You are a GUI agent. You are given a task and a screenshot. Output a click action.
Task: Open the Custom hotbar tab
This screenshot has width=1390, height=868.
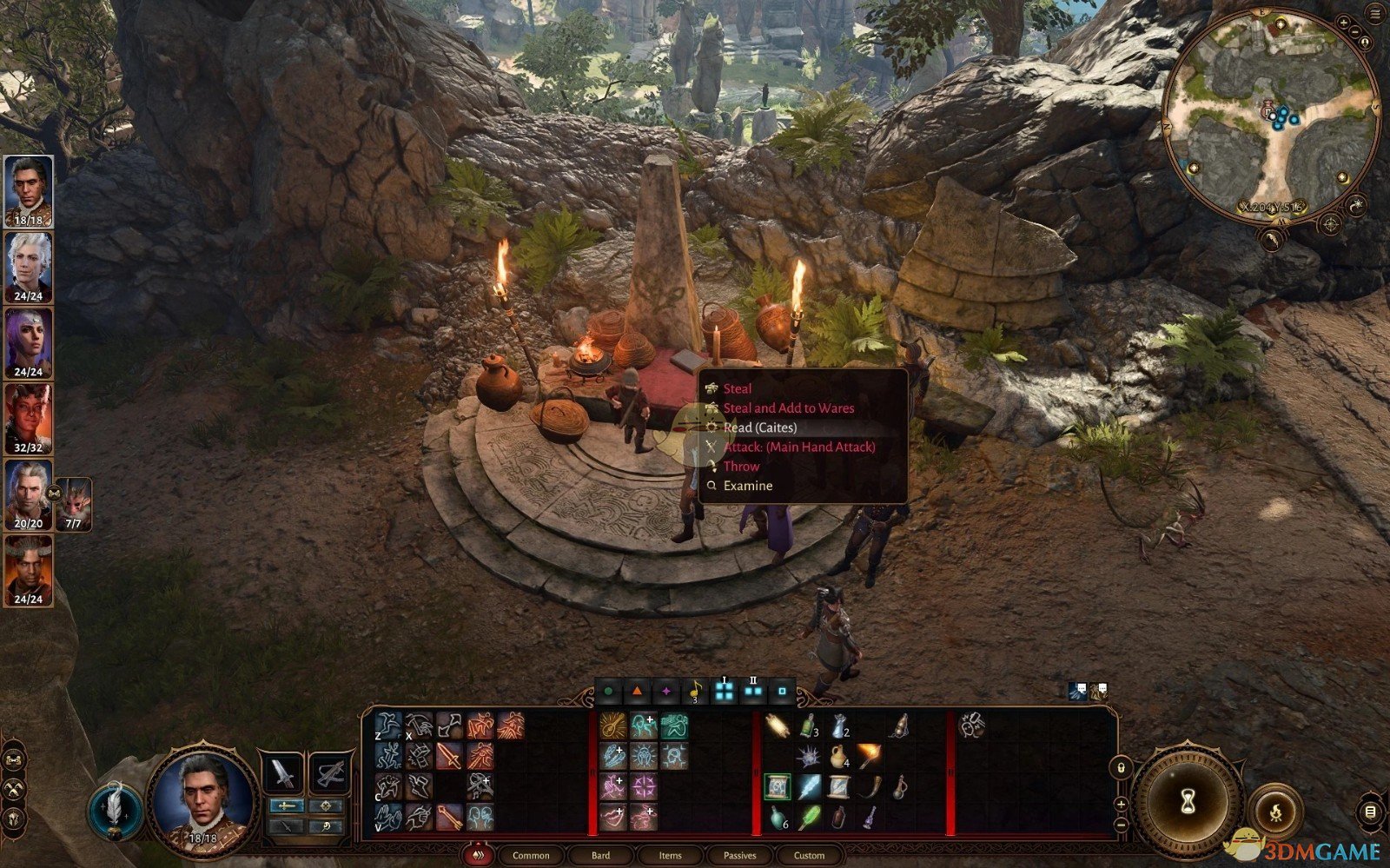[809, 856]
